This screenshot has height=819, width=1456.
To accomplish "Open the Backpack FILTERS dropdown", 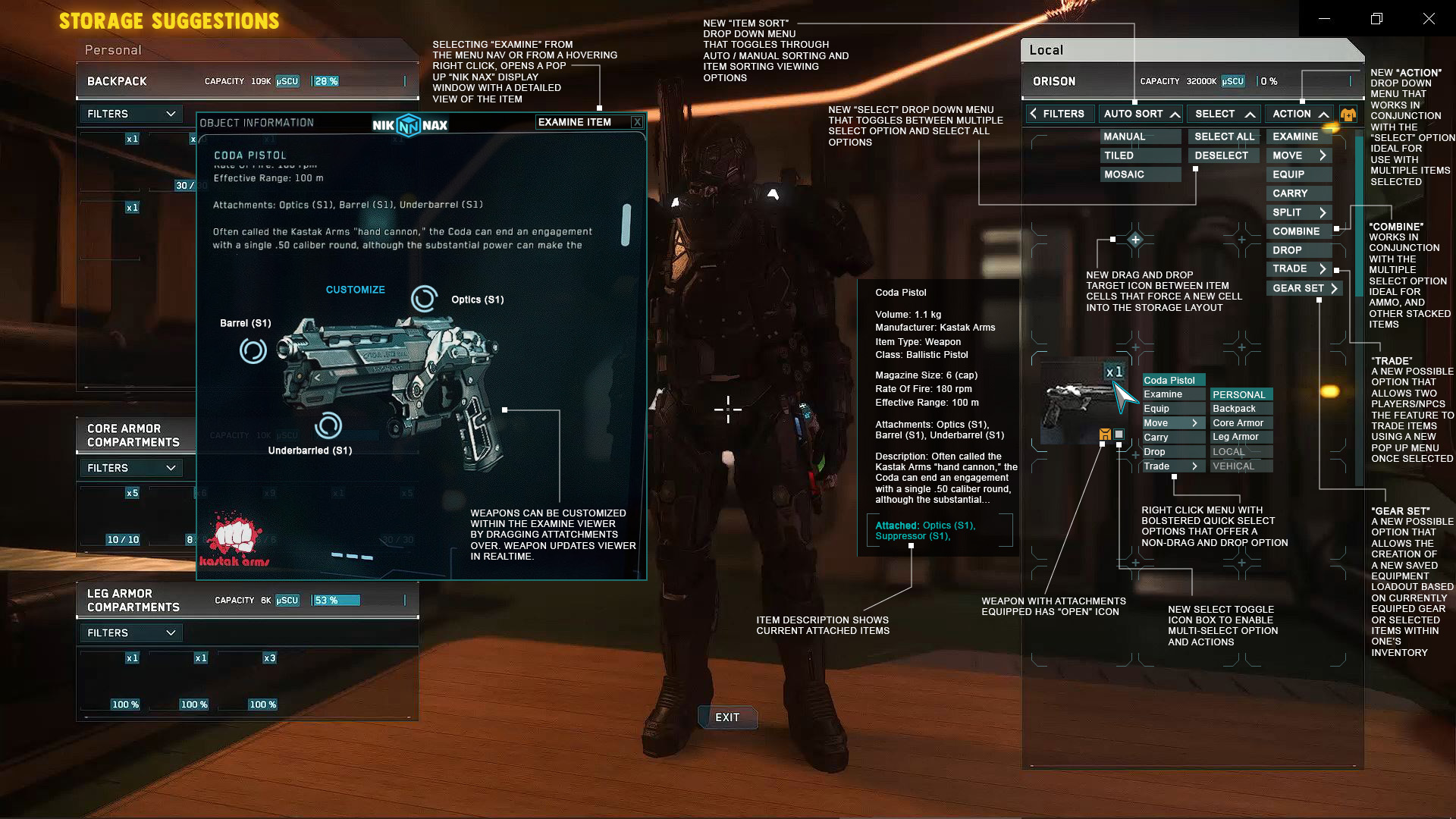I will pyautogui.click(x=130, y=114).
